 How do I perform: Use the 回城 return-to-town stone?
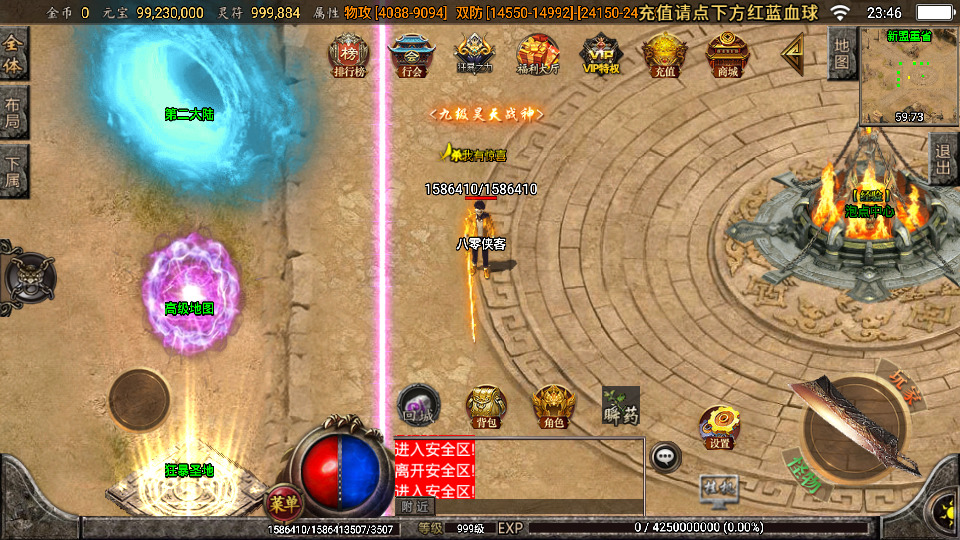tap(416, 403)
